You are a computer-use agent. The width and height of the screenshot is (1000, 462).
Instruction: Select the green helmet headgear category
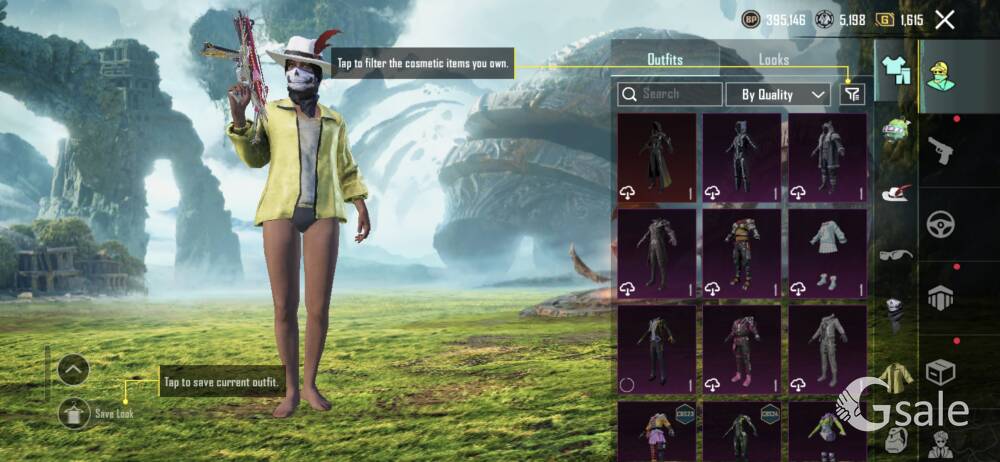[895, 131]
